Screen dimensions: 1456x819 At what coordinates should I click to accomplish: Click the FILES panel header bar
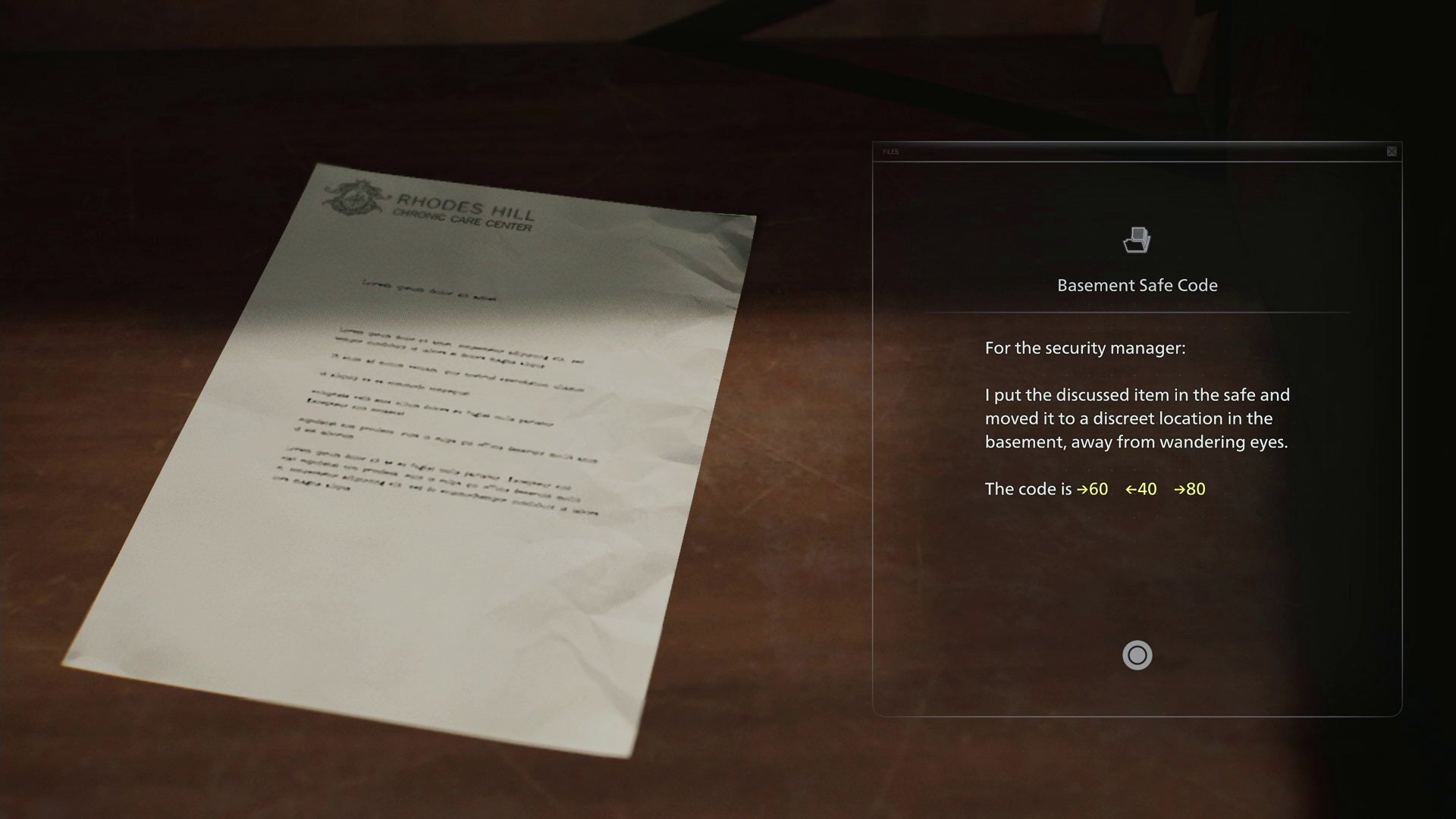[x=1137, y=152]
